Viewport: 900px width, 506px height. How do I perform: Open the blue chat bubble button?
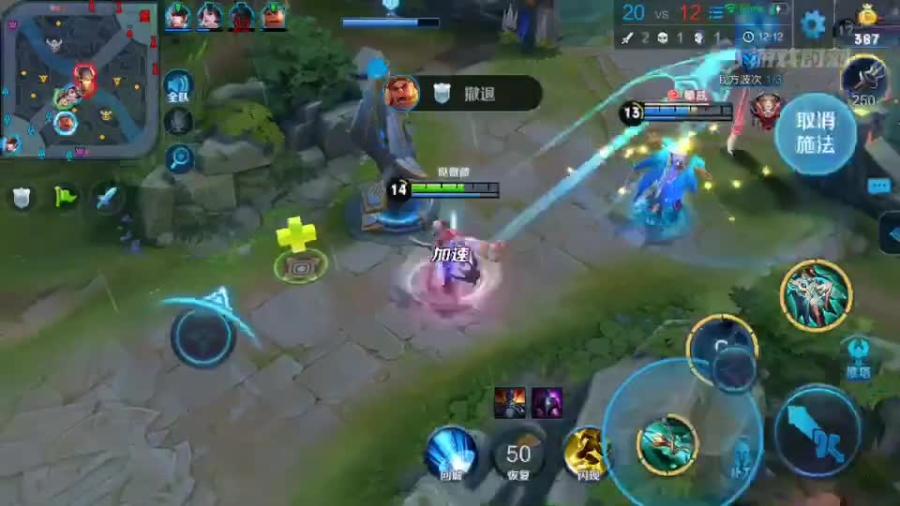point(878,186)
